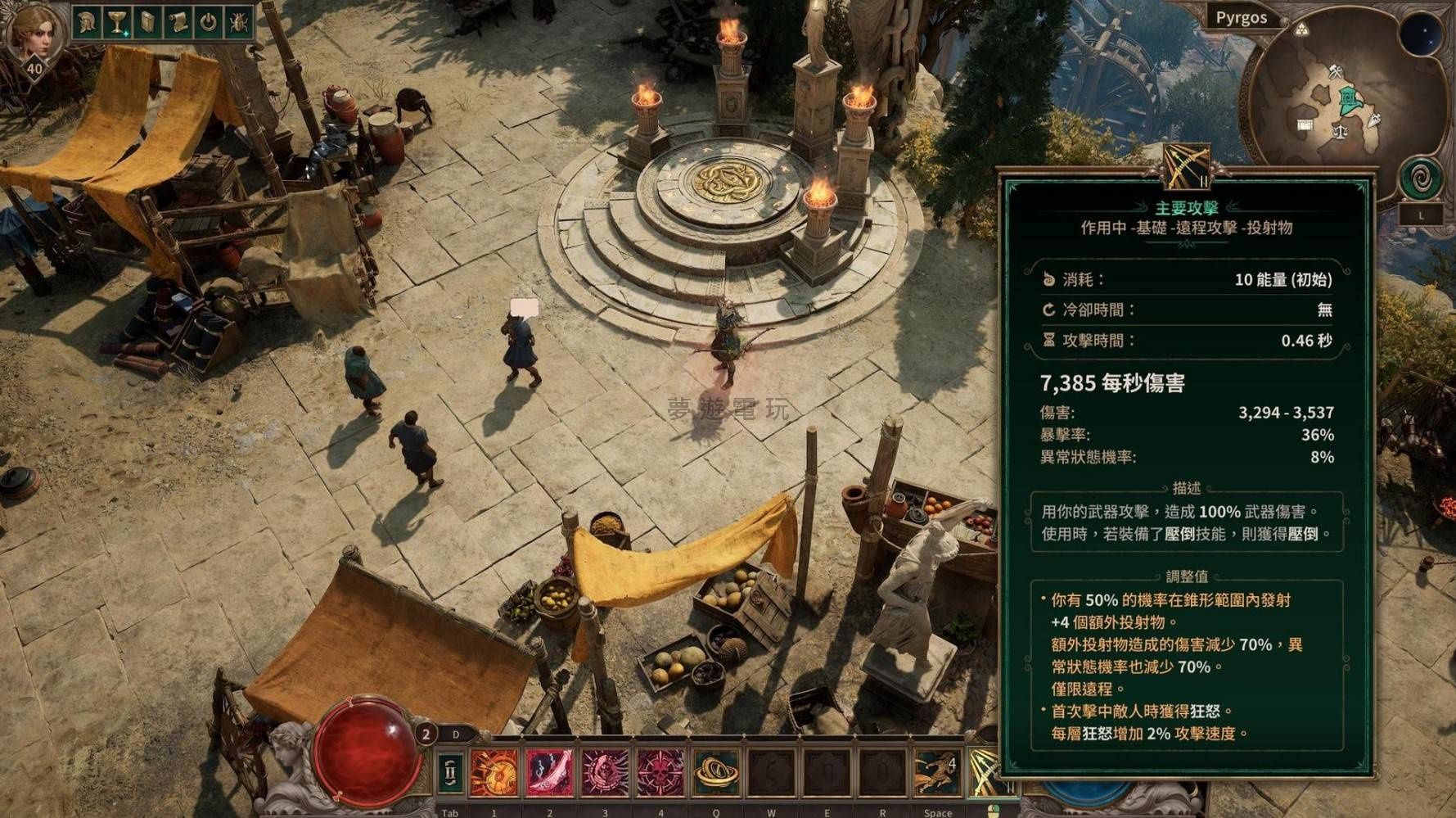
Task: Activate the crimson spiked skull skill
Action: [660, 771]
